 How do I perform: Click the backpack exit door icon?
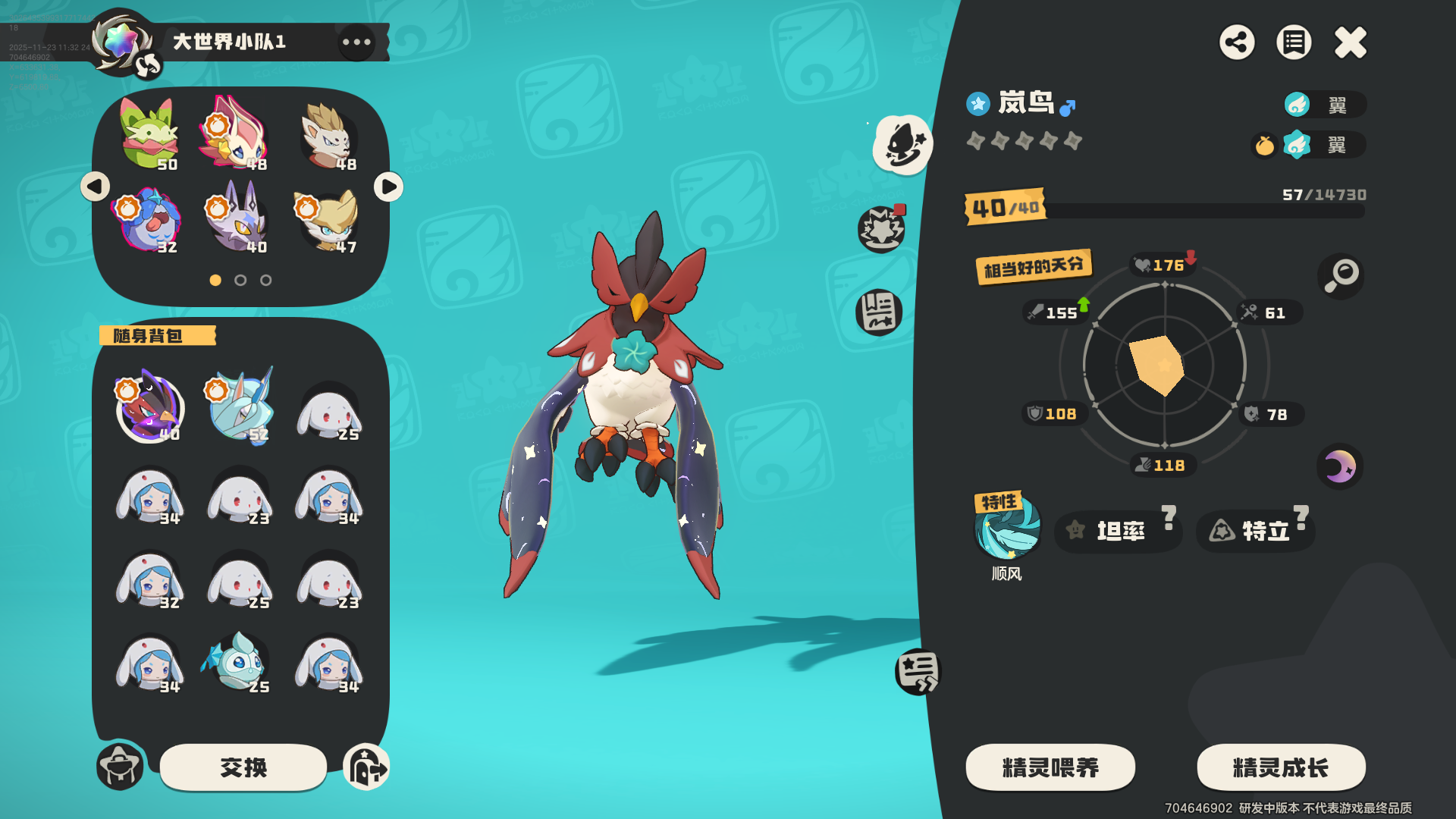[366, 767]
